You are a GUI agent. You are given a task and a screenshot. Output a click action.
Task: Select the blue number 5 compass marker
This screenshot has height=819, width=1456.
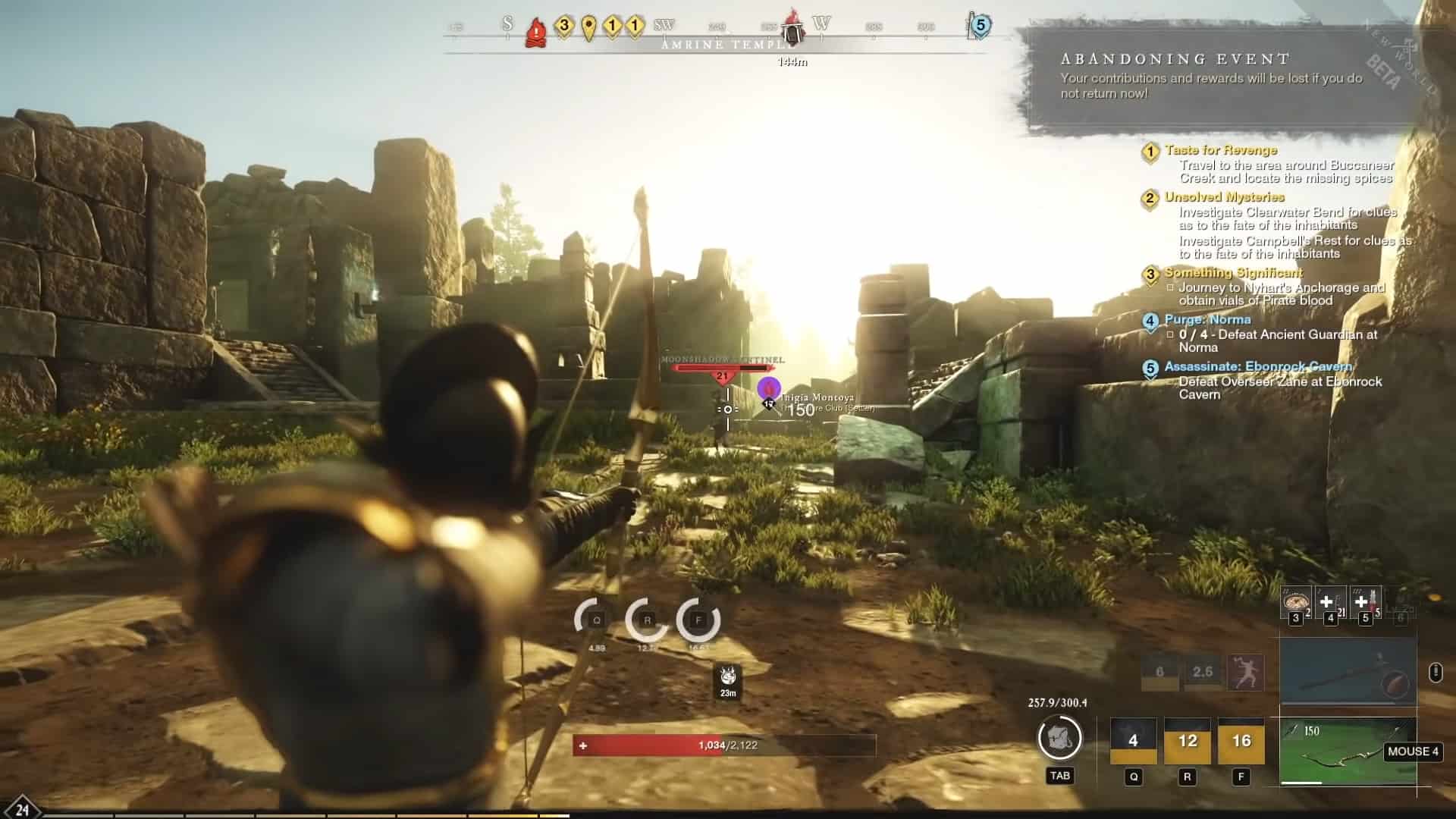(x=980, y=26)
